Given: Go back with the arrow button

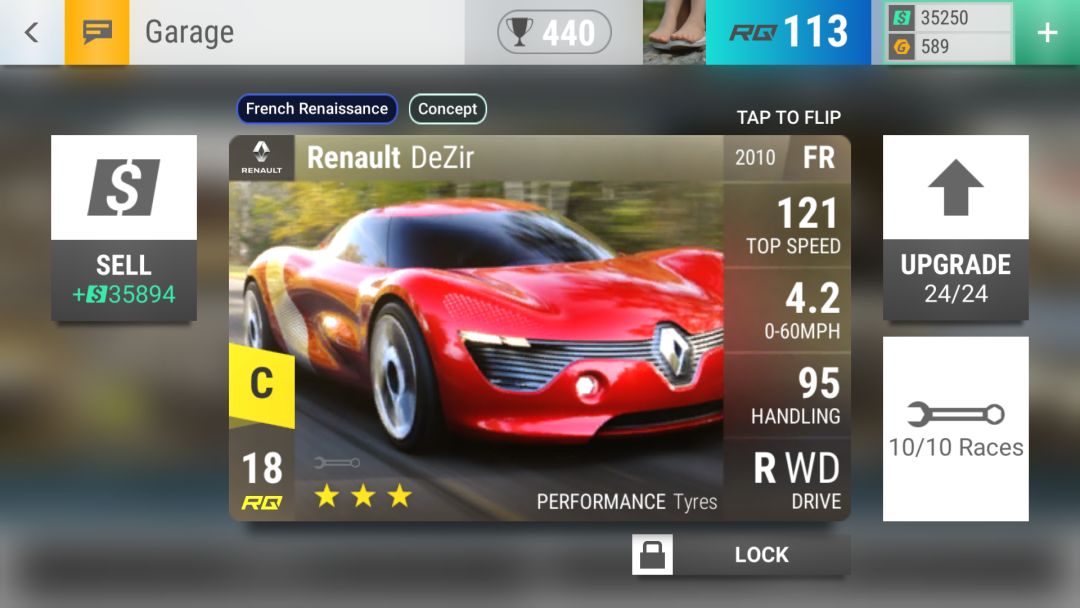Looking at the screenshot, I should (31, 32).
